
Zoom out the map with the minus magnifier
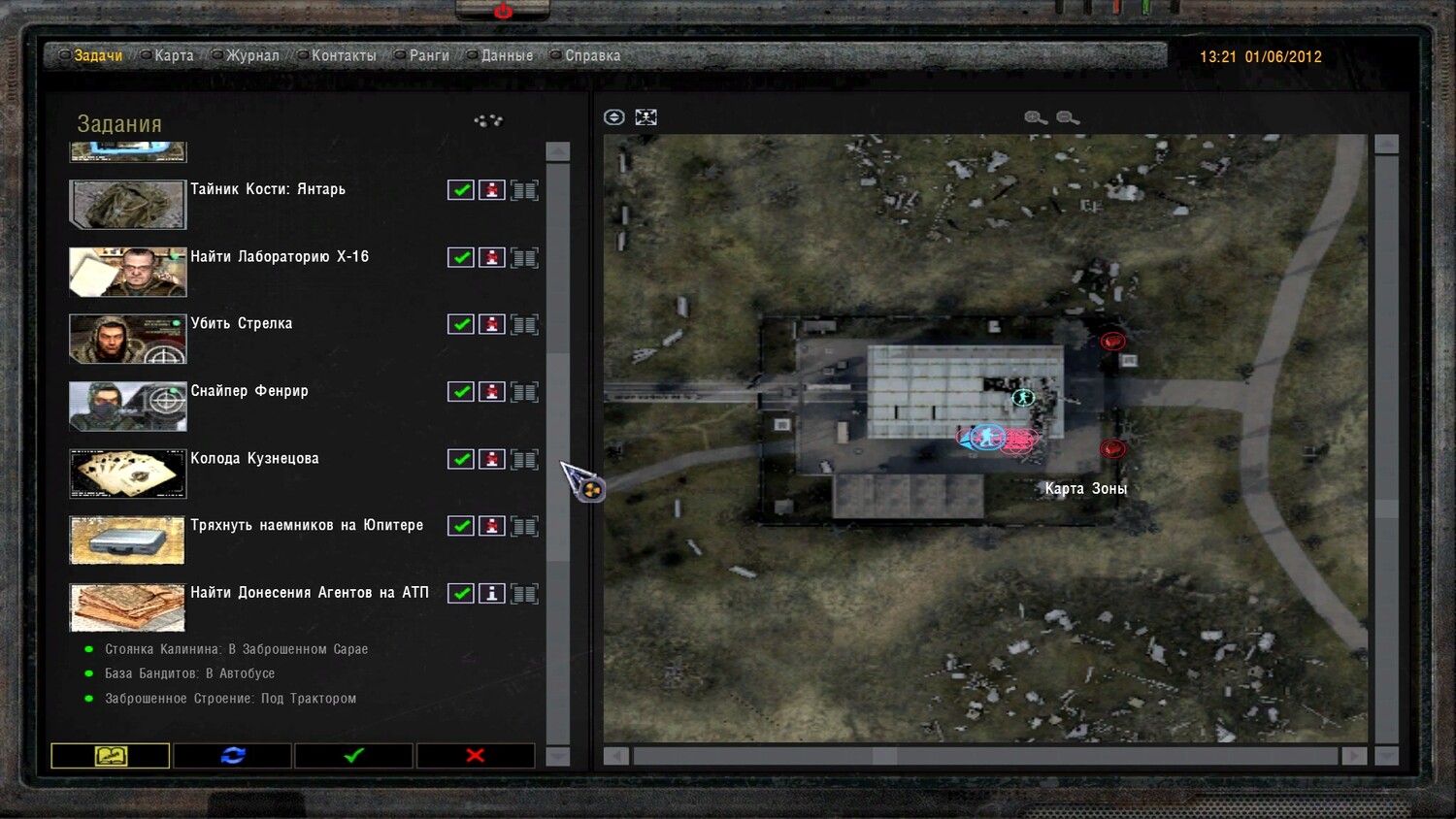pyautogui.click(x=1068, y=117)
